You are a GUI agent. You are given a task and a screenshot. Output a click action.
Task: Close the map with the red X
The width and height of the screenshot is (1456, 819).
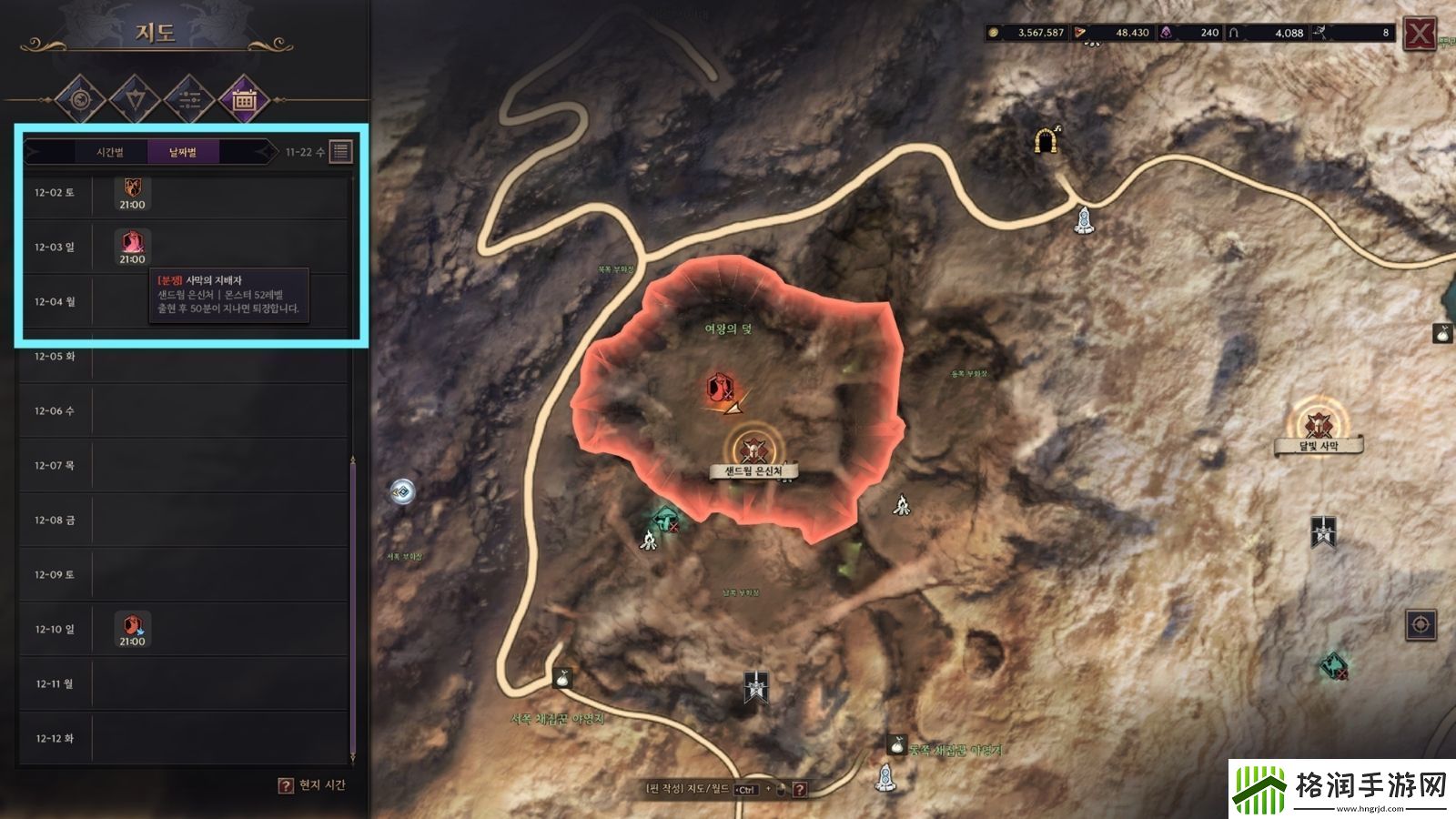click(x=1419, y=35)
